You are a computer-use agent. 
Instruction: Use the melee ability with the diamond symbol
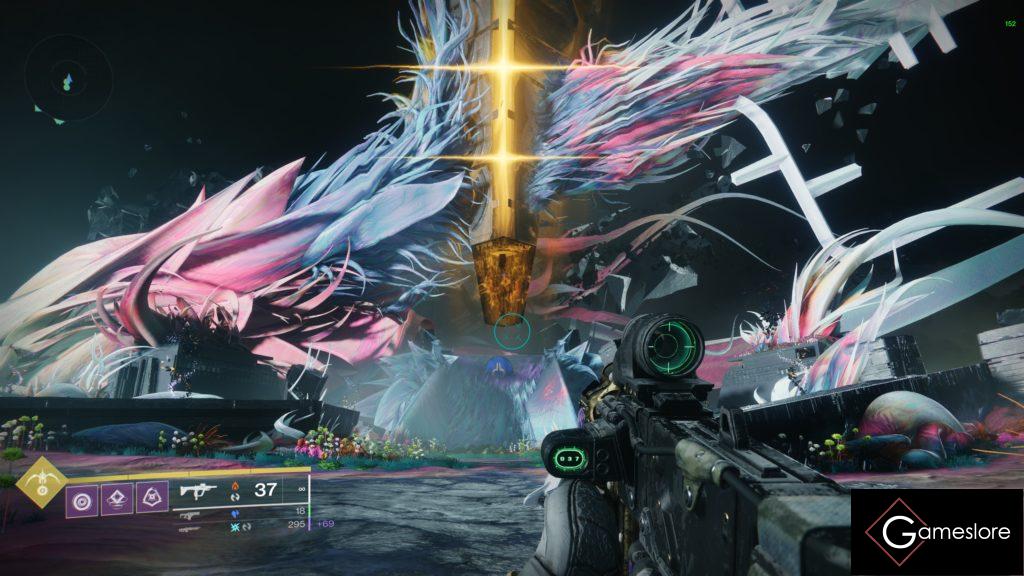click(117, 497)
